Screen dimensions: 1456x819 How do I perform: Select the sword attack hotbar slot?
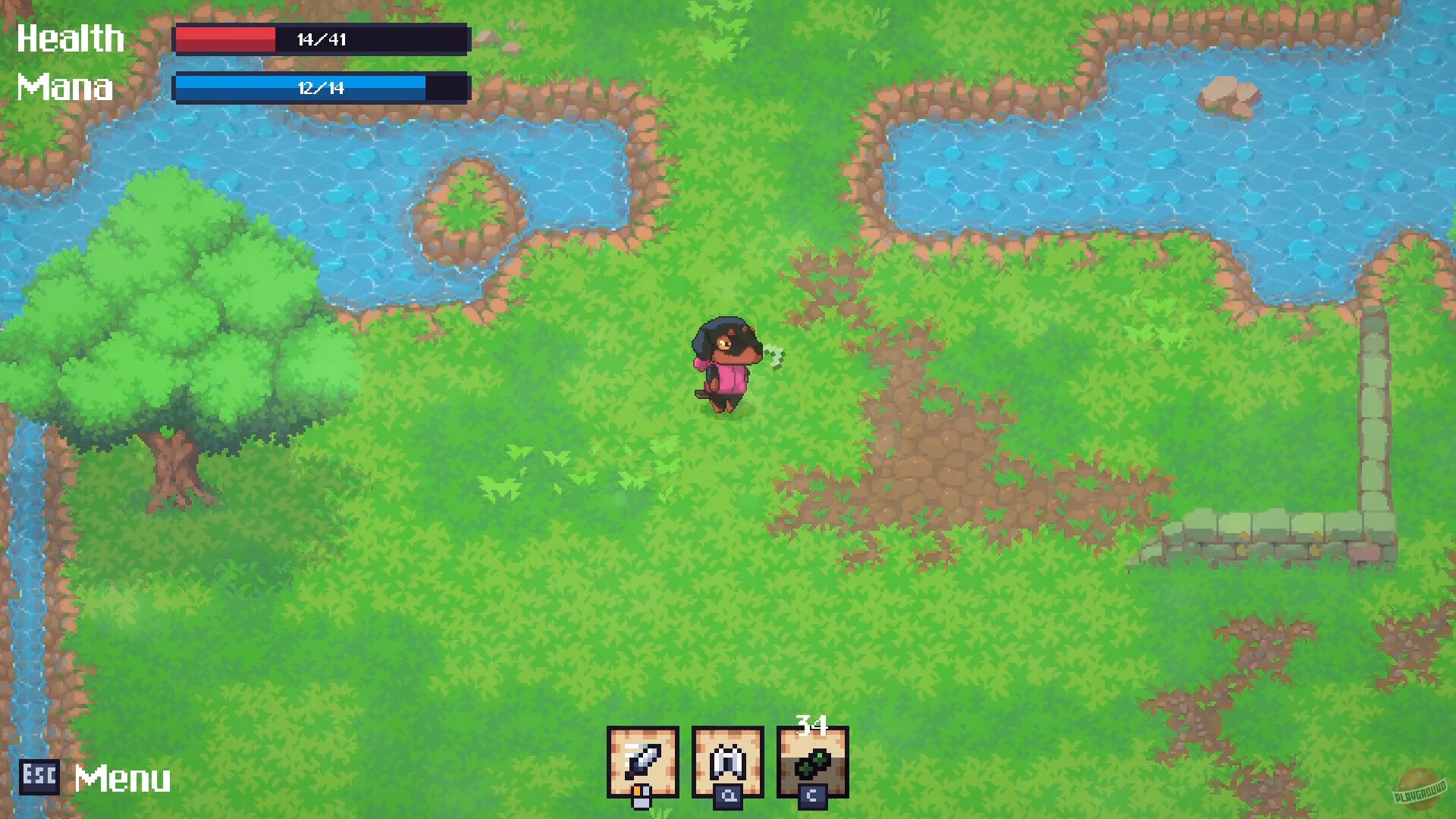(x=643, y=762)
